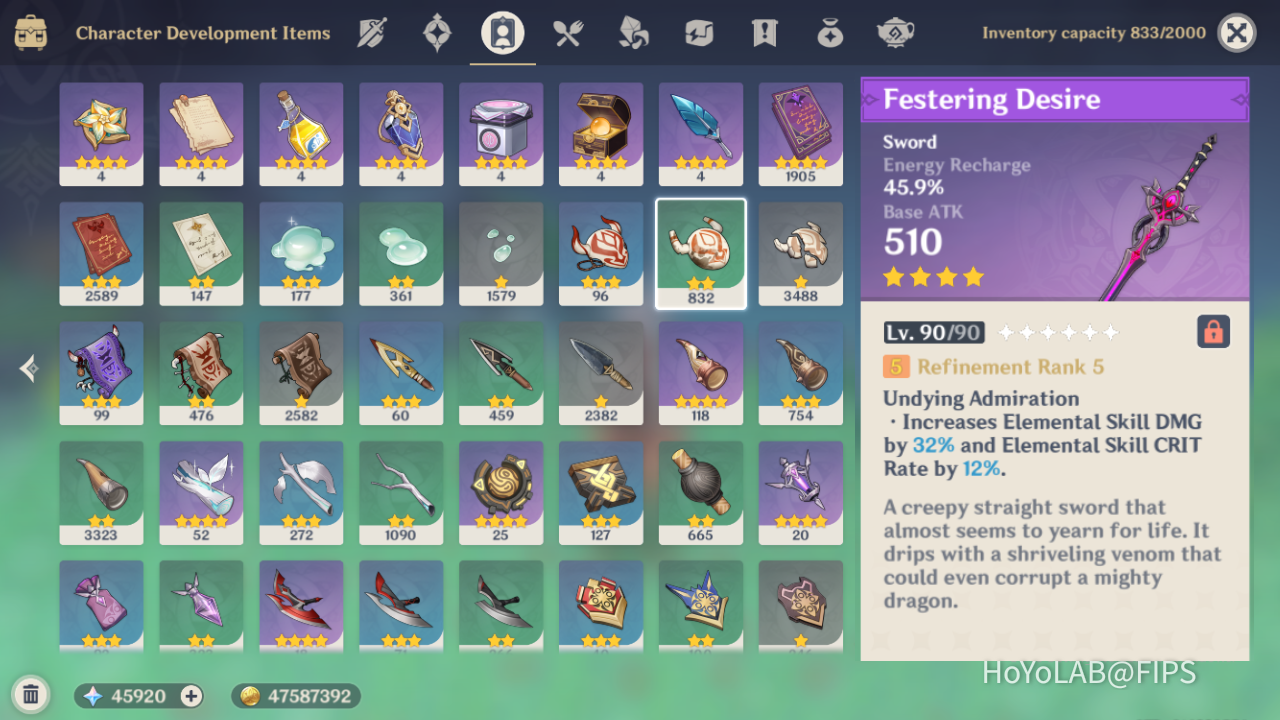Select the horn item with quantity 3323
The image size is (1280, 720).
(101, 490)
